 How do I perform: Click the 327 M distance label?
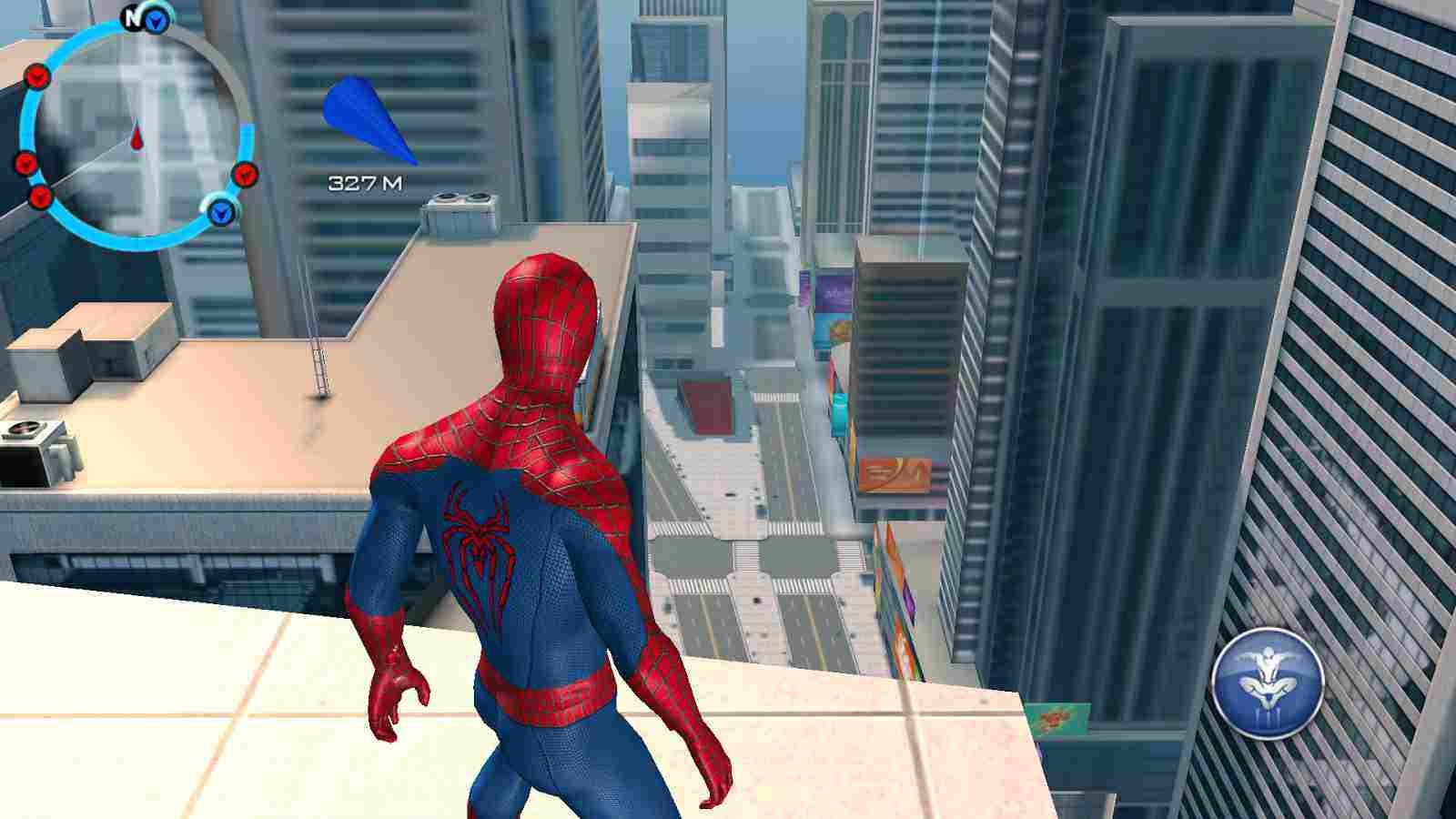[x=364, y=182]
